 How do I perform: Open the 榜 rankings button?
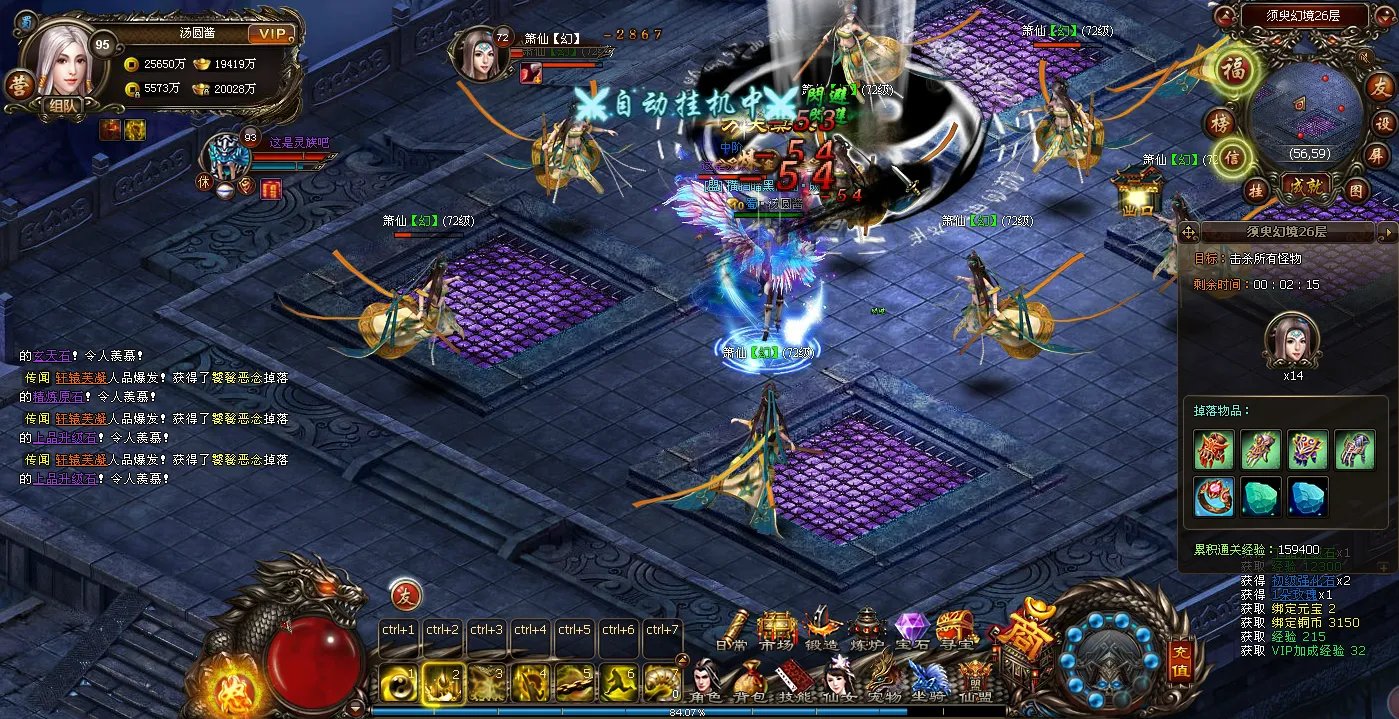[x=1219, y=123]
